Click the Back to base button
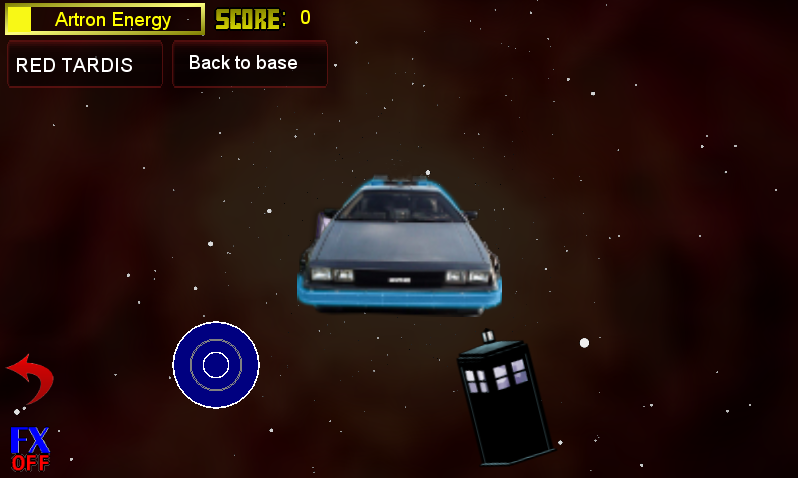The image size is (798, 478). 249,63
